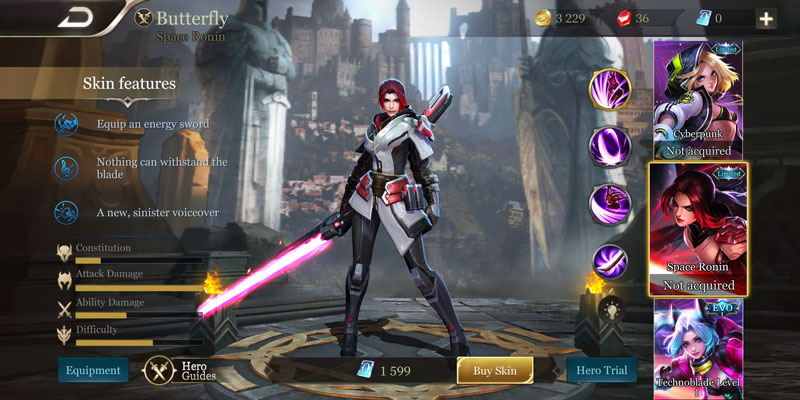
Task: Choose the Space Ronin skin card
Action: point(696,229)
